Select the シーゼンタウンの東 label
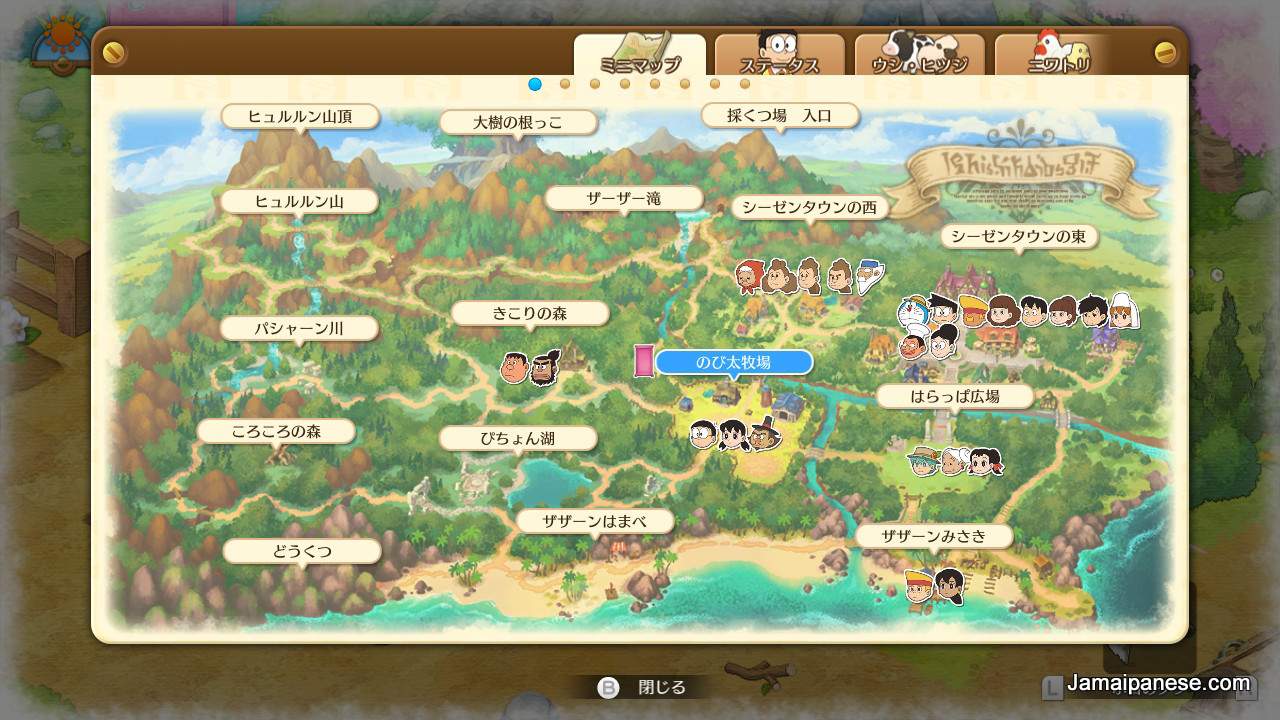This screenshot has width=1280, height=720. (x=1018, y=236)
